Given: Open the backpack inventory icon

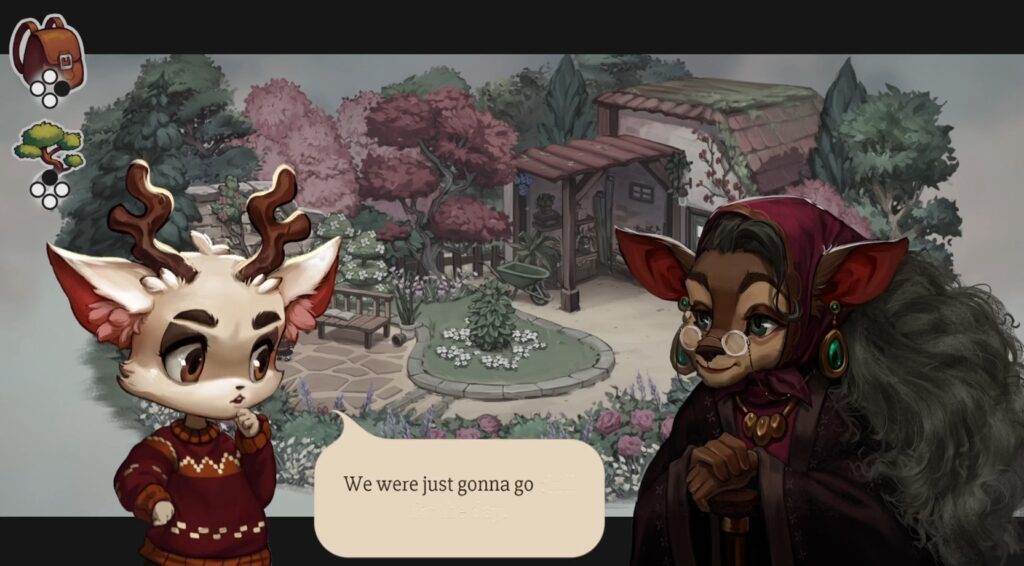Looking at the screenshot, I should pyautogui.click(x=46, y=48).
